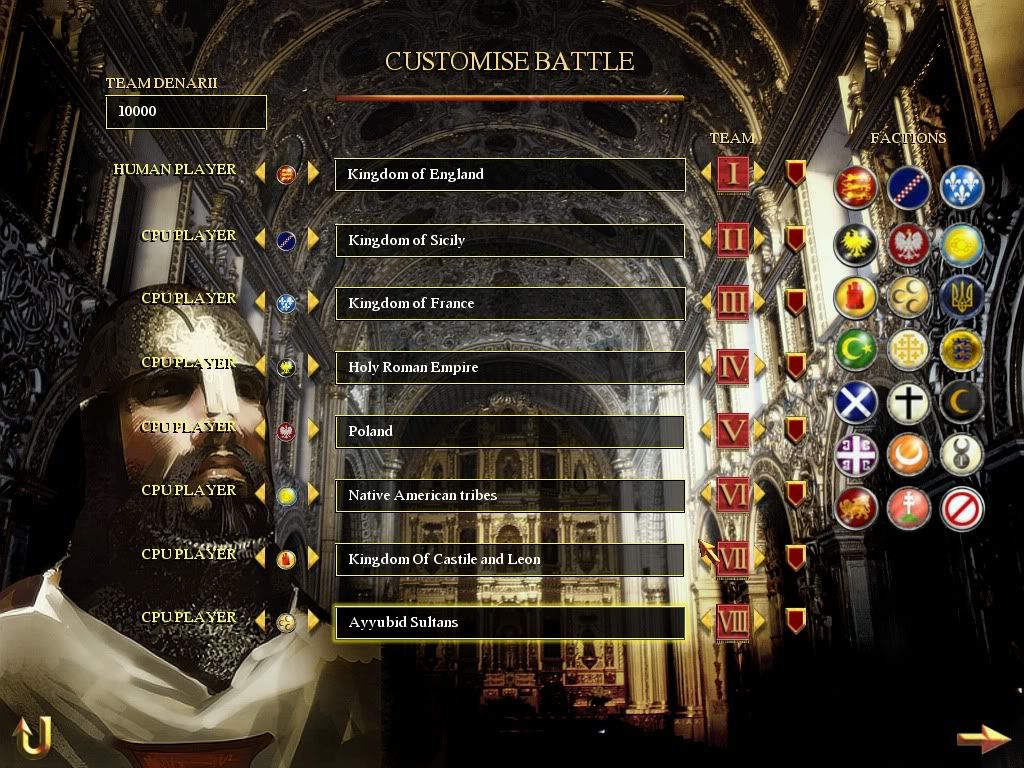Open the banner shield for Ayyubid Sultans
1024x768 pixels.
[795, 621]
